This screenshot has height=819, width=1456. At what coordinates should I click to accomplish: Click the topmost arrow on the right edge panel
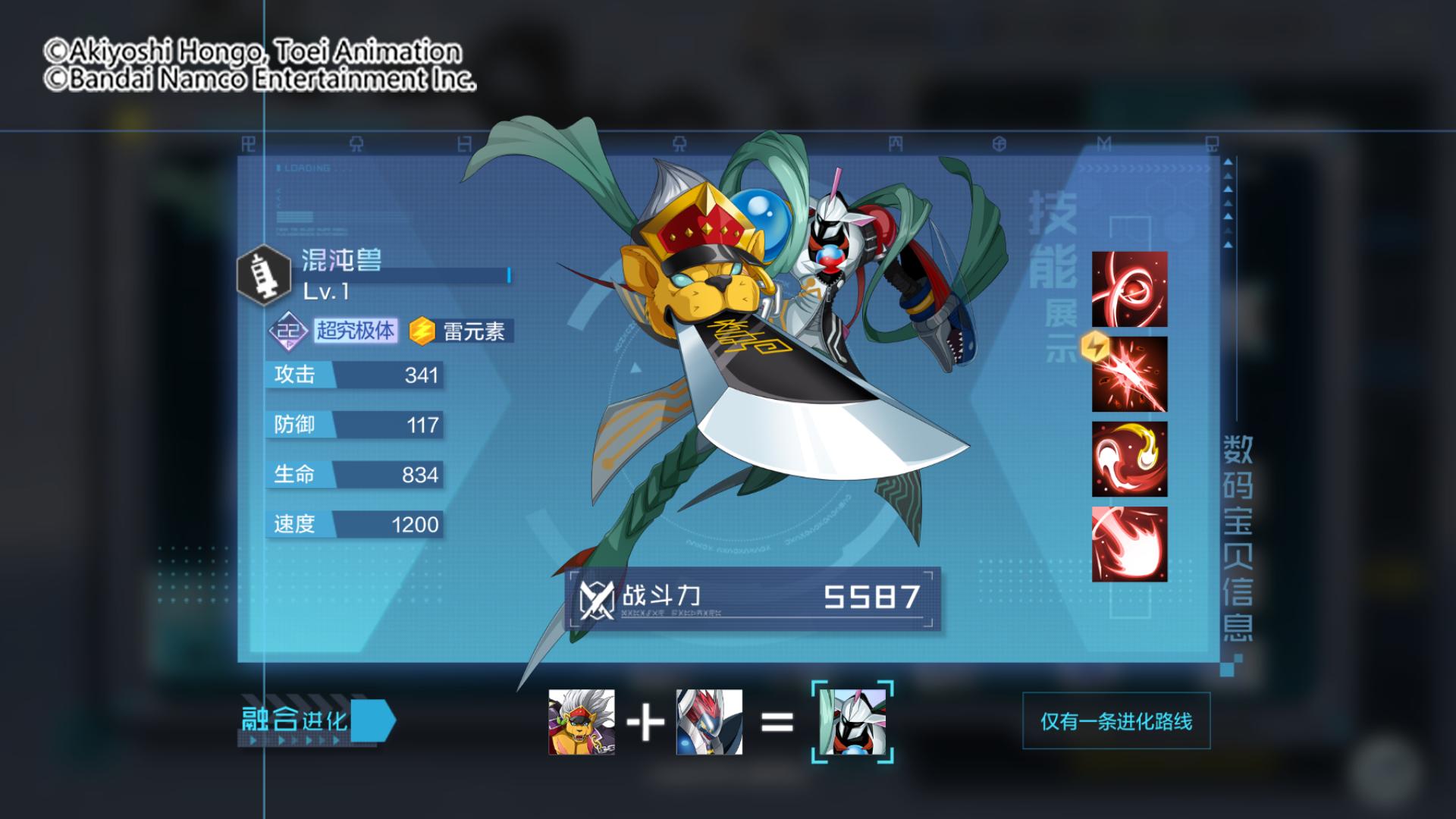pos(1228,162)
